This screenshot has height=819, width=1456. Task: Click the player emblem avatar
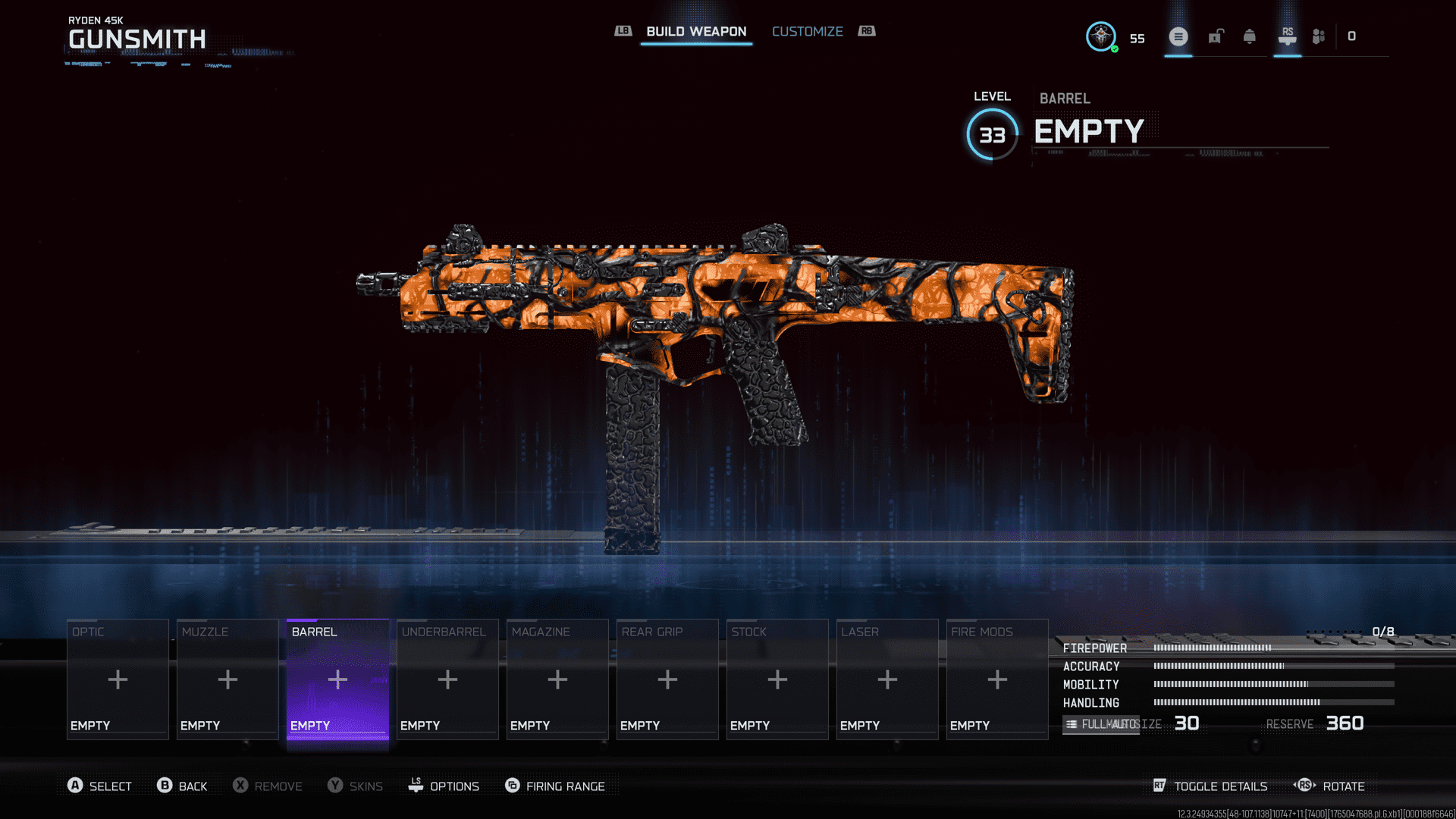coord(1100,36)
